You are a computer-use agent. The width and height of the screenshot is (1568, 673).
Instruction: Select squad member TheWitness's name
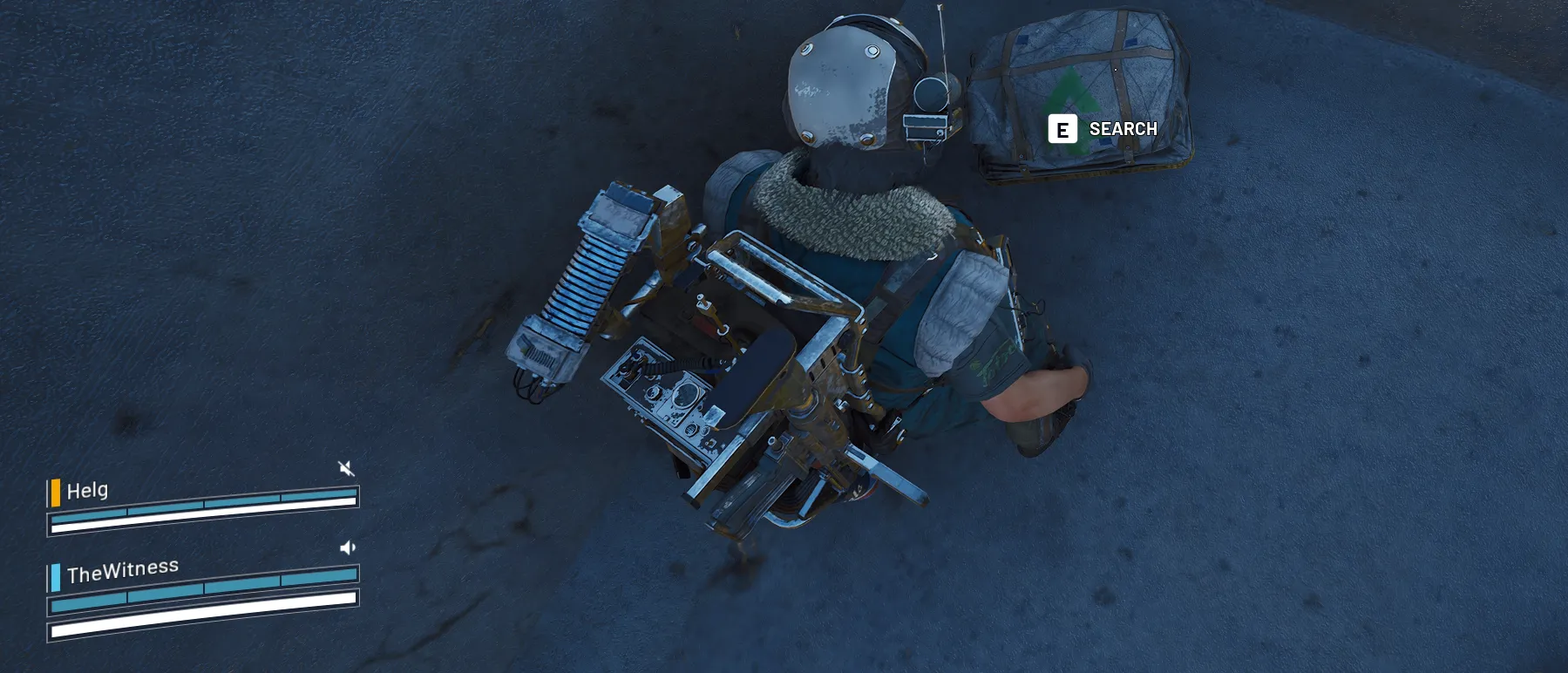123,571
